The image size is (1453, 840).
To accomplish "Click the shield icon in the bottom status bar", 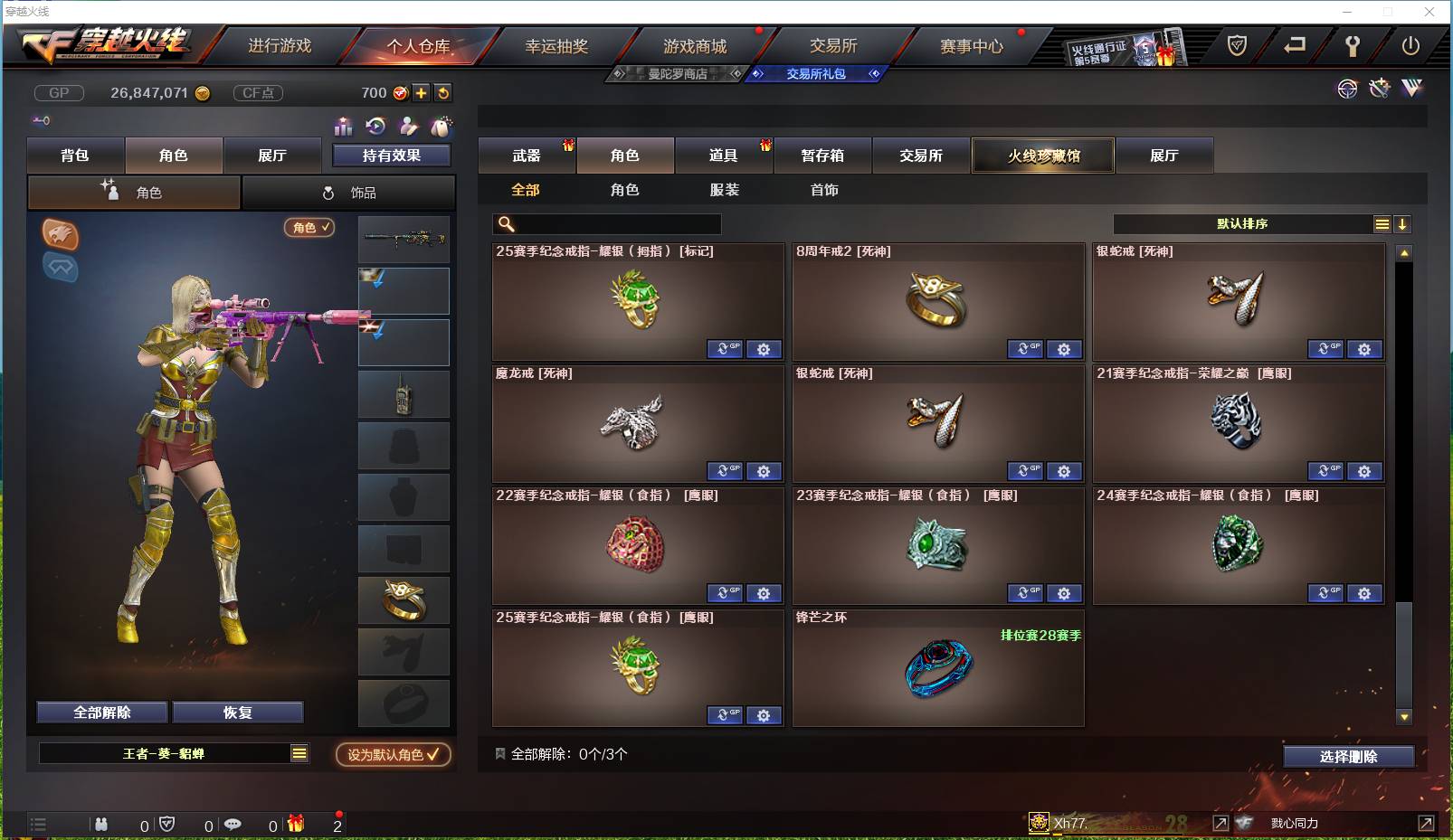I will coord(165,824).
